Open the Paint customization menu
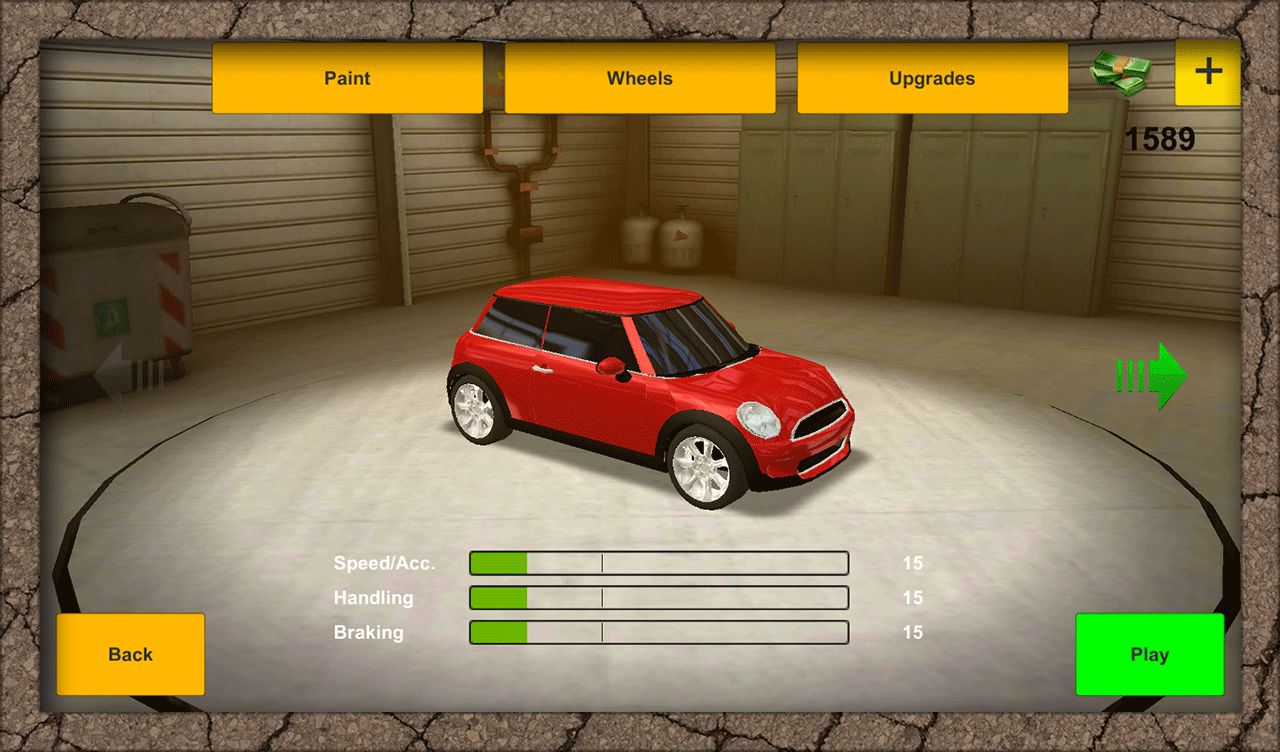The width and height of the screenshot is (1280, 752). point(347,78)
